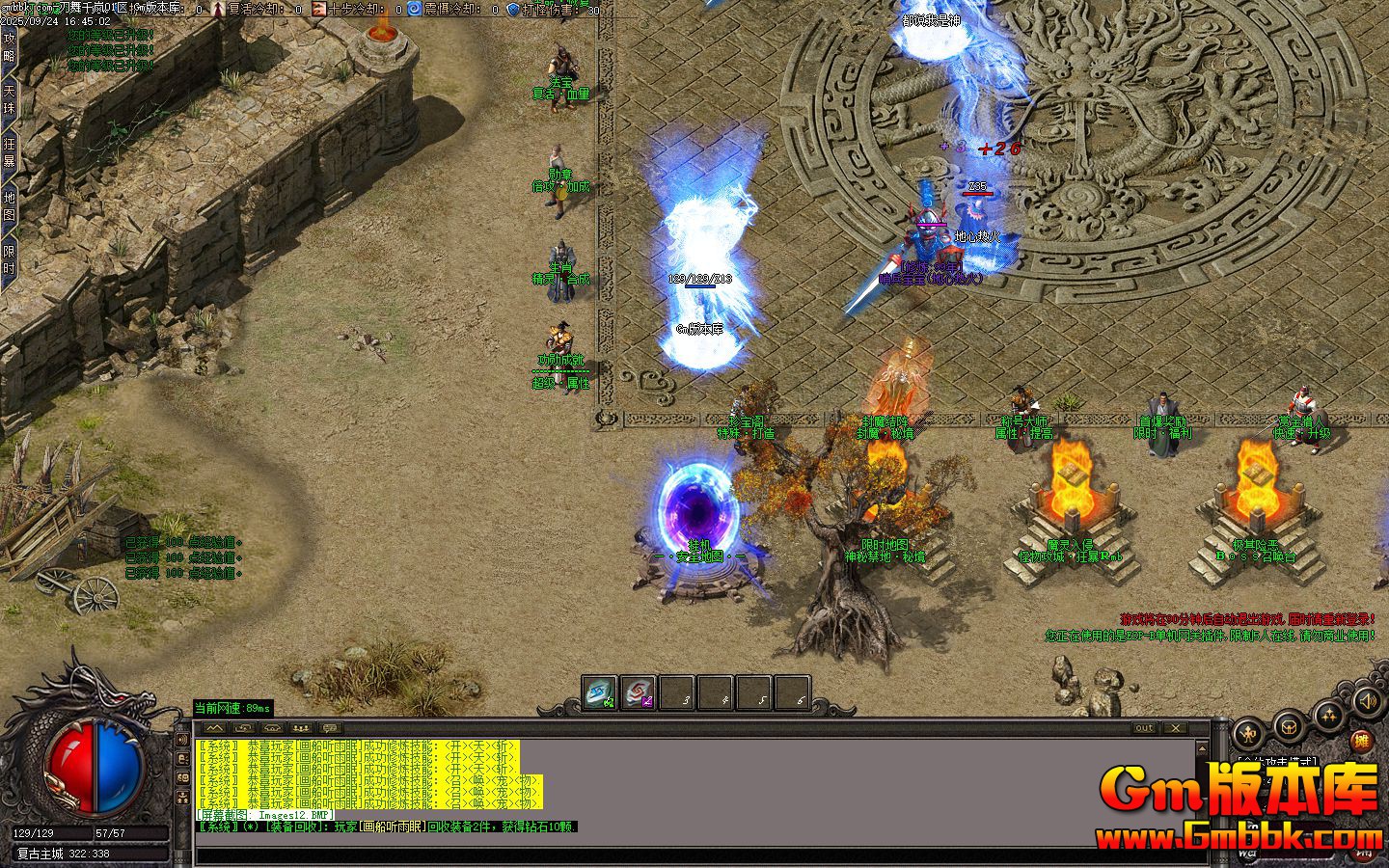Image resolution: width=1389 pixels, height=868 pixels.
Task: Click the chat input field
Action: [675, 853]
